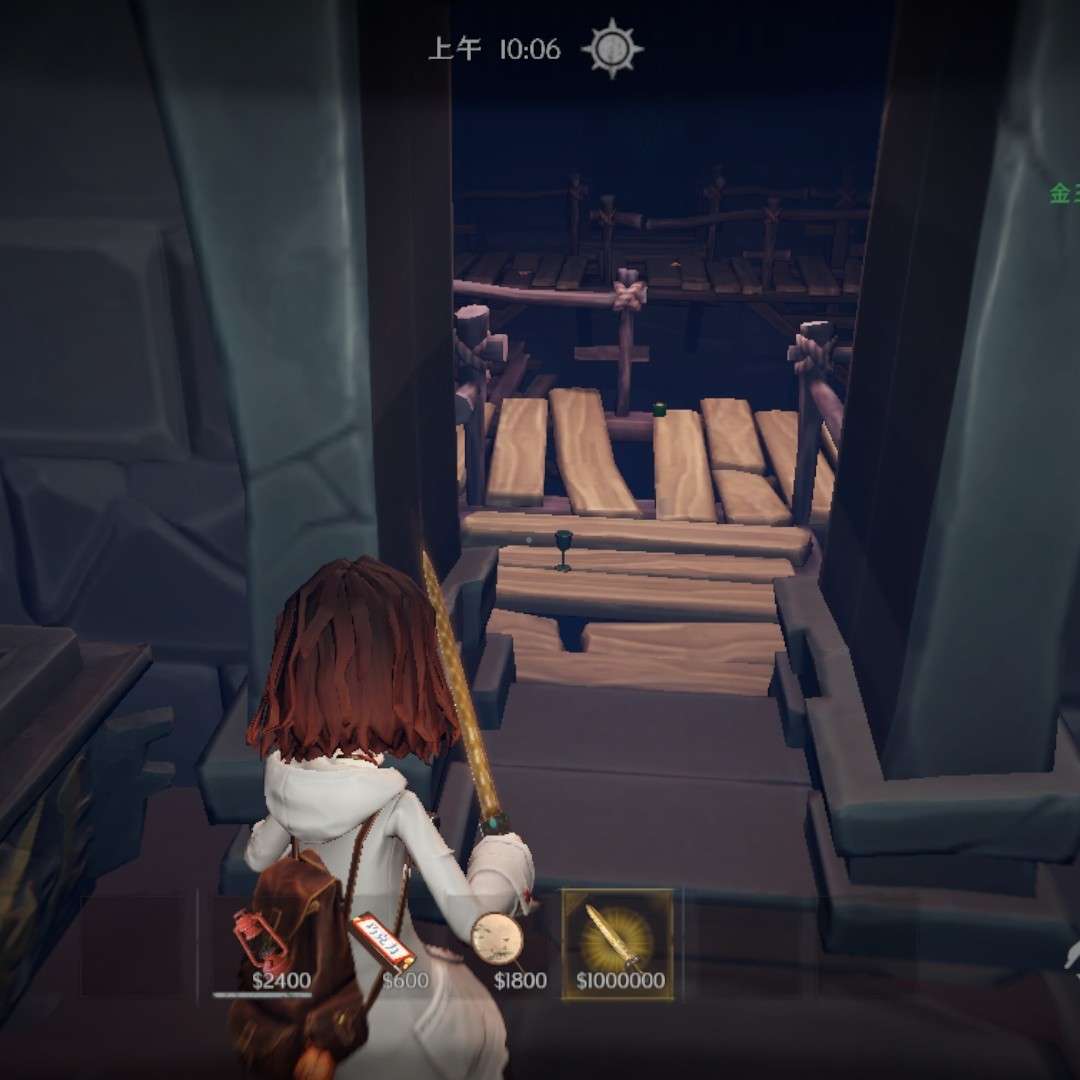Image resolution: width=1080 pixels, height=1080 pixels.
Task: Select the golden sword slot worth $1000000
Action: (617, 943)
